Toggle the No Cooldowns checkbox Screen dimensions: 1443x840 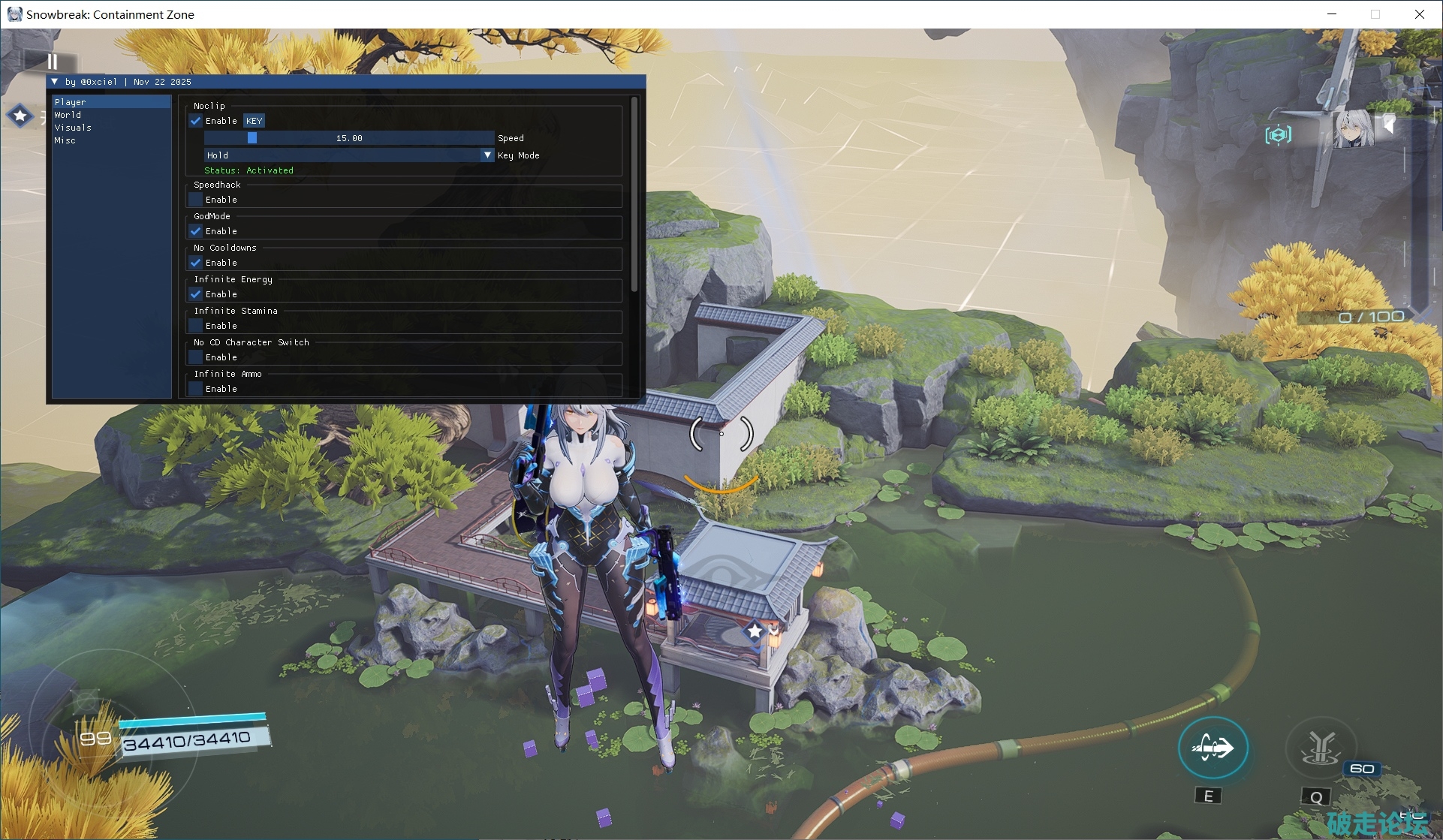pyautogui.click(x=196, y=263)
